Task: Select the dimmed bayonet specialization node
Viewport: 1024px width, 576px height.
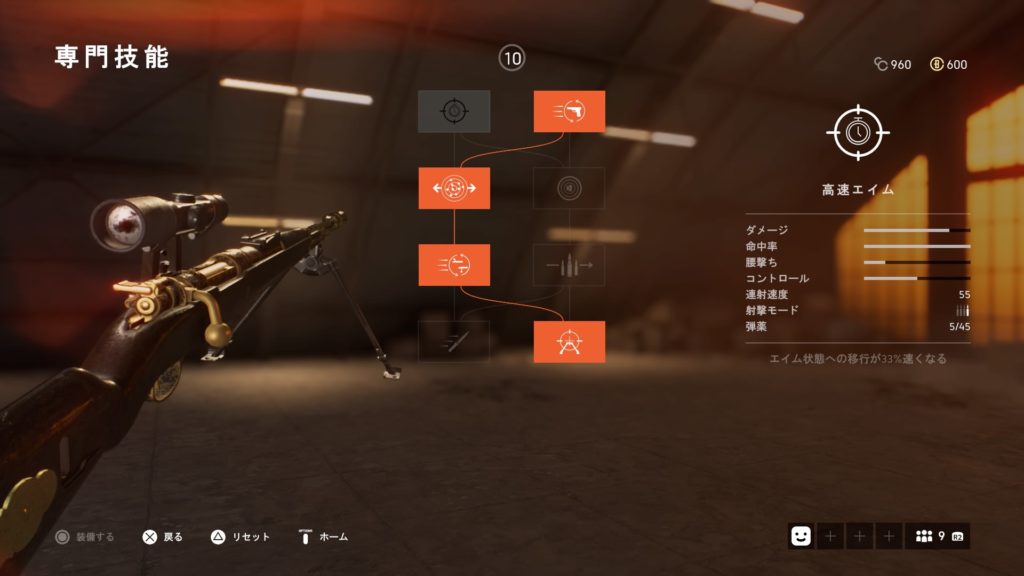Action: pyautogui.click(x=454, y=342)
